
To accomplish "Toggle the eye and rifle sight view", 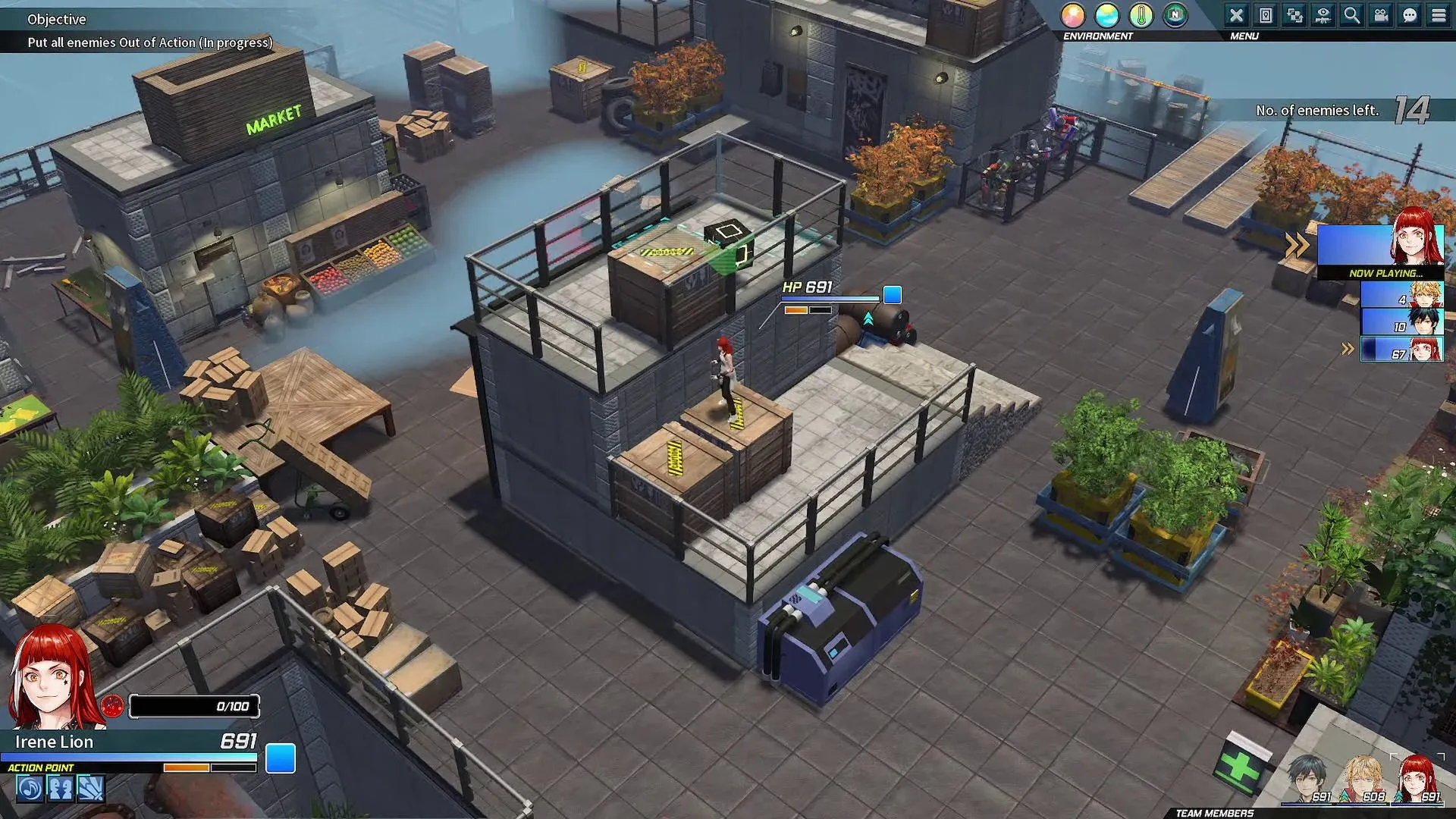I will pos(1323,15).
